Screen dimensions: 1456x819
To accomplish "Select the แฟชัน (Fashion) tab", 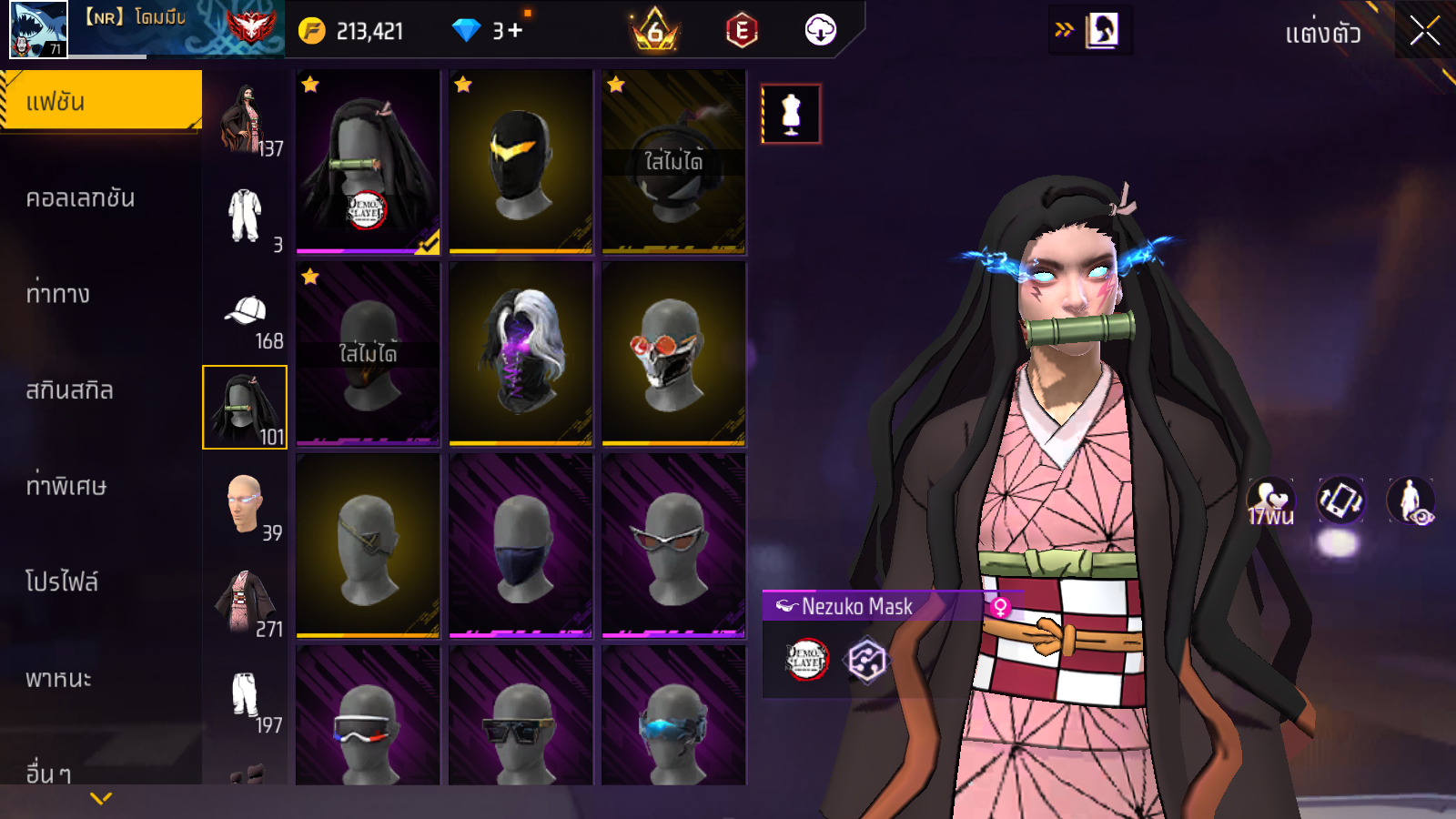I will pyautogui.click(x=100, y=101).
